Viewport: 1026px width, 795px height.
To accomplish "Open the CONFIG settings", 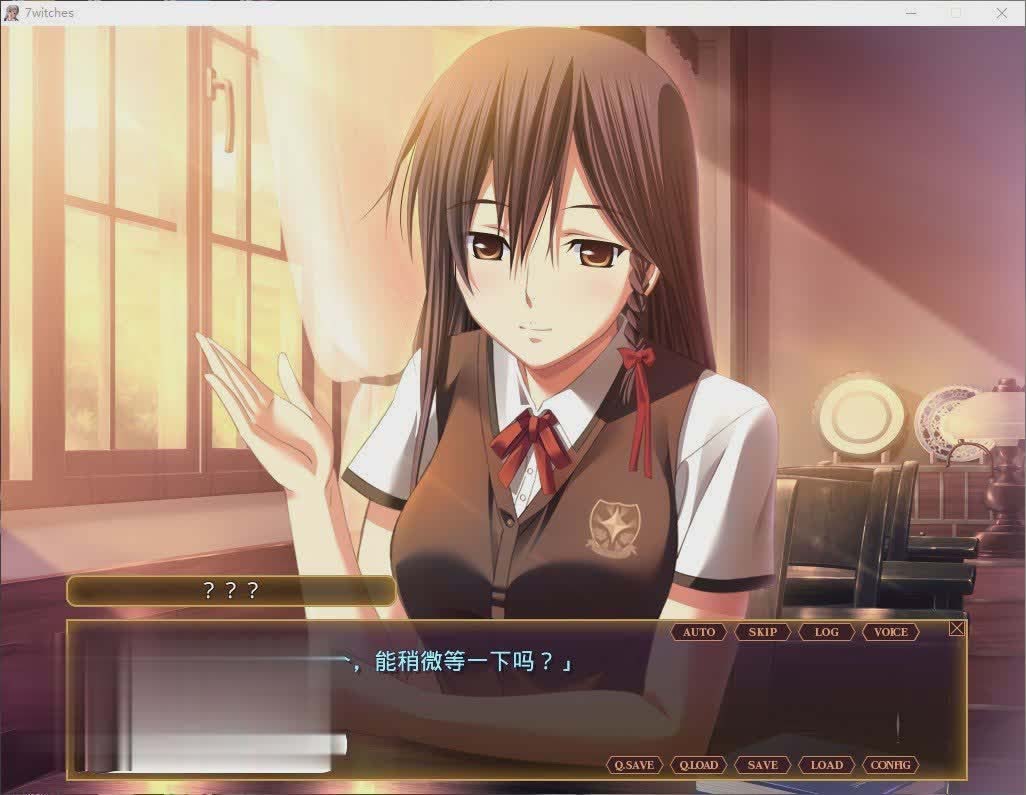I will 891,765.
